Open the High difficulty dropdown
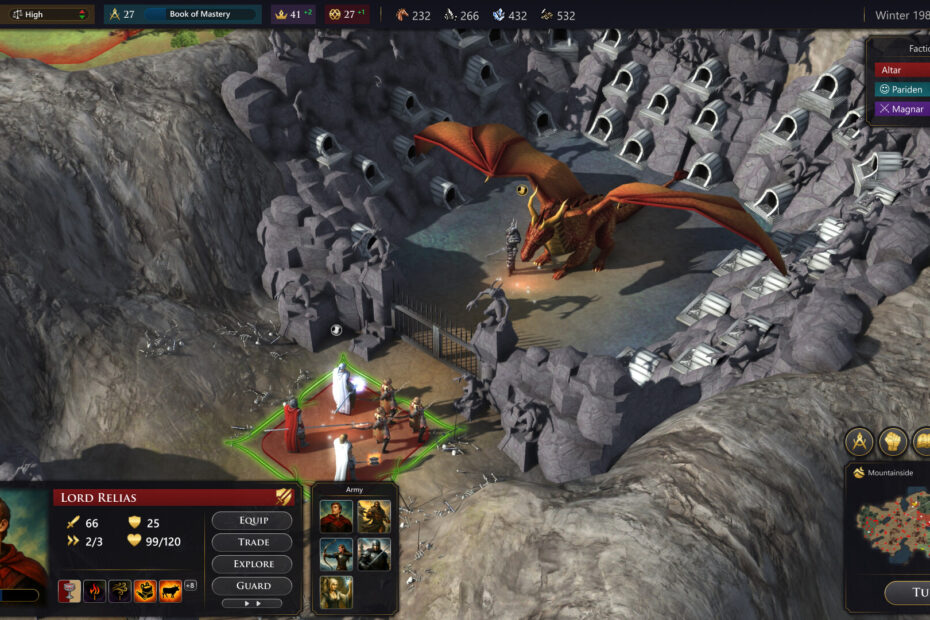The width and height of the screenshot is (930, 620). (x=48, y=15)
